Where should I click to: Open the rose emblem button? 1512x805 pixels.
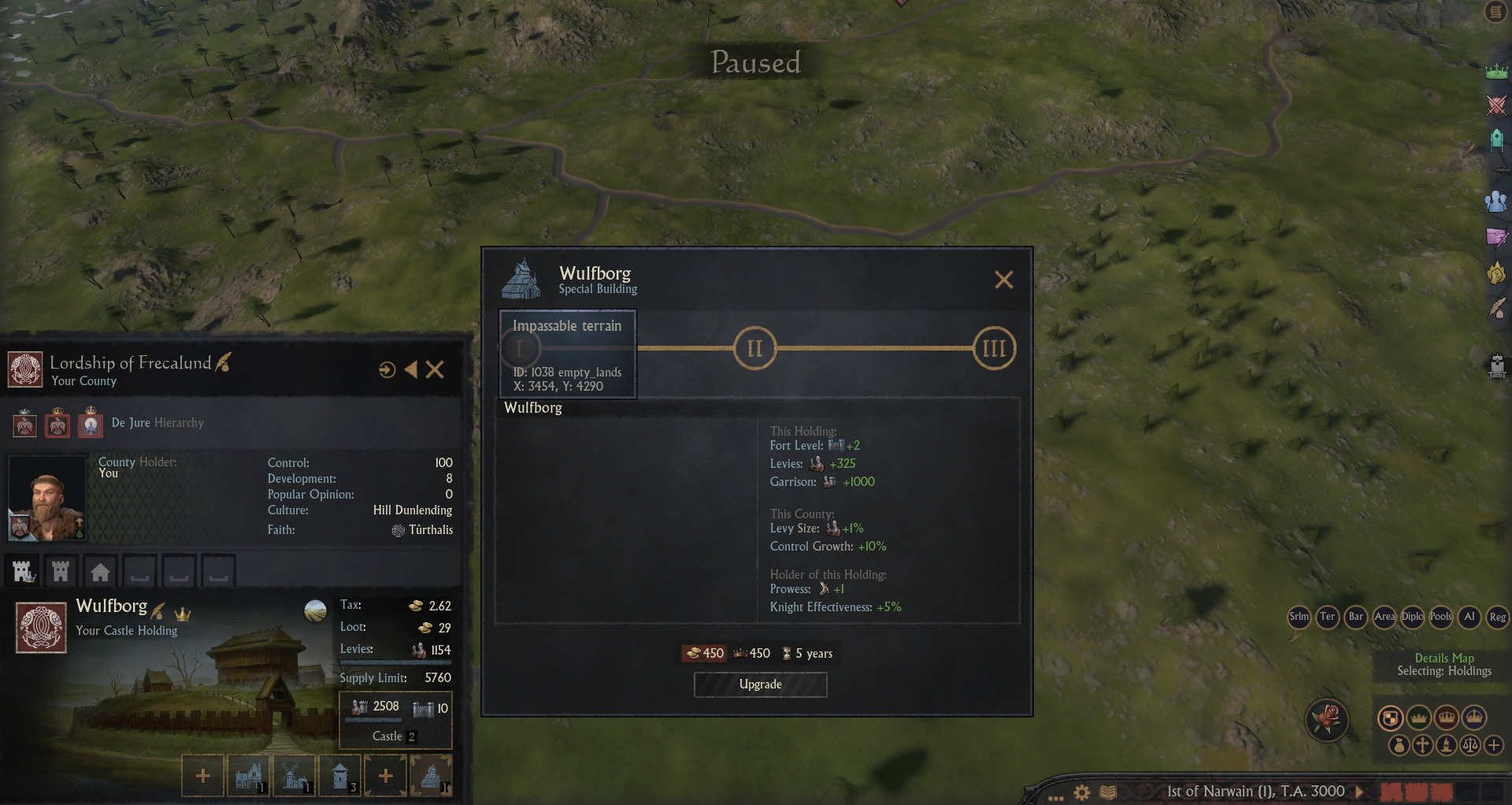point(1327,718)
